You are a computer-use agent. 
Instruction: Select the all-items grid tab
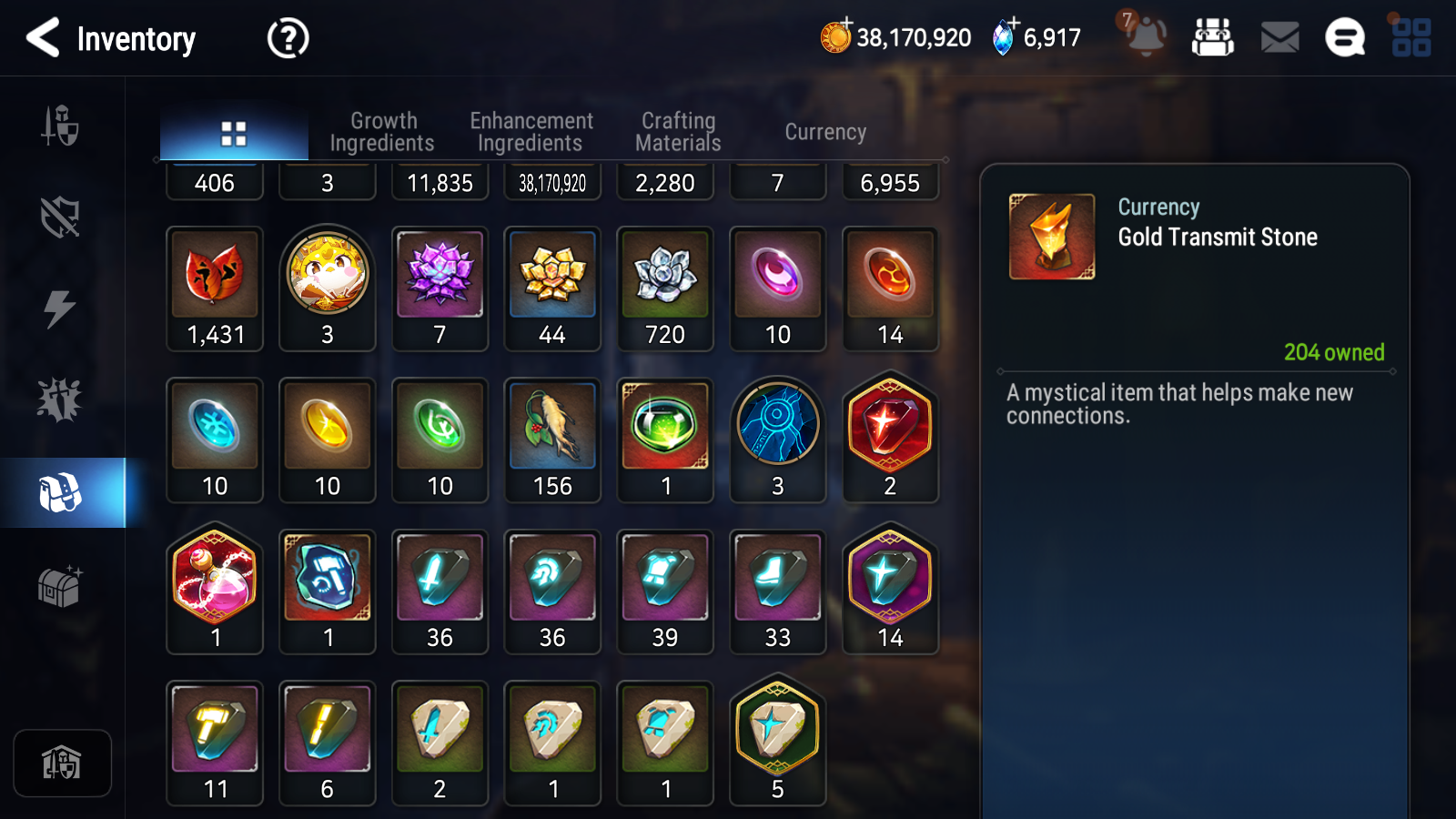[234, 134]
